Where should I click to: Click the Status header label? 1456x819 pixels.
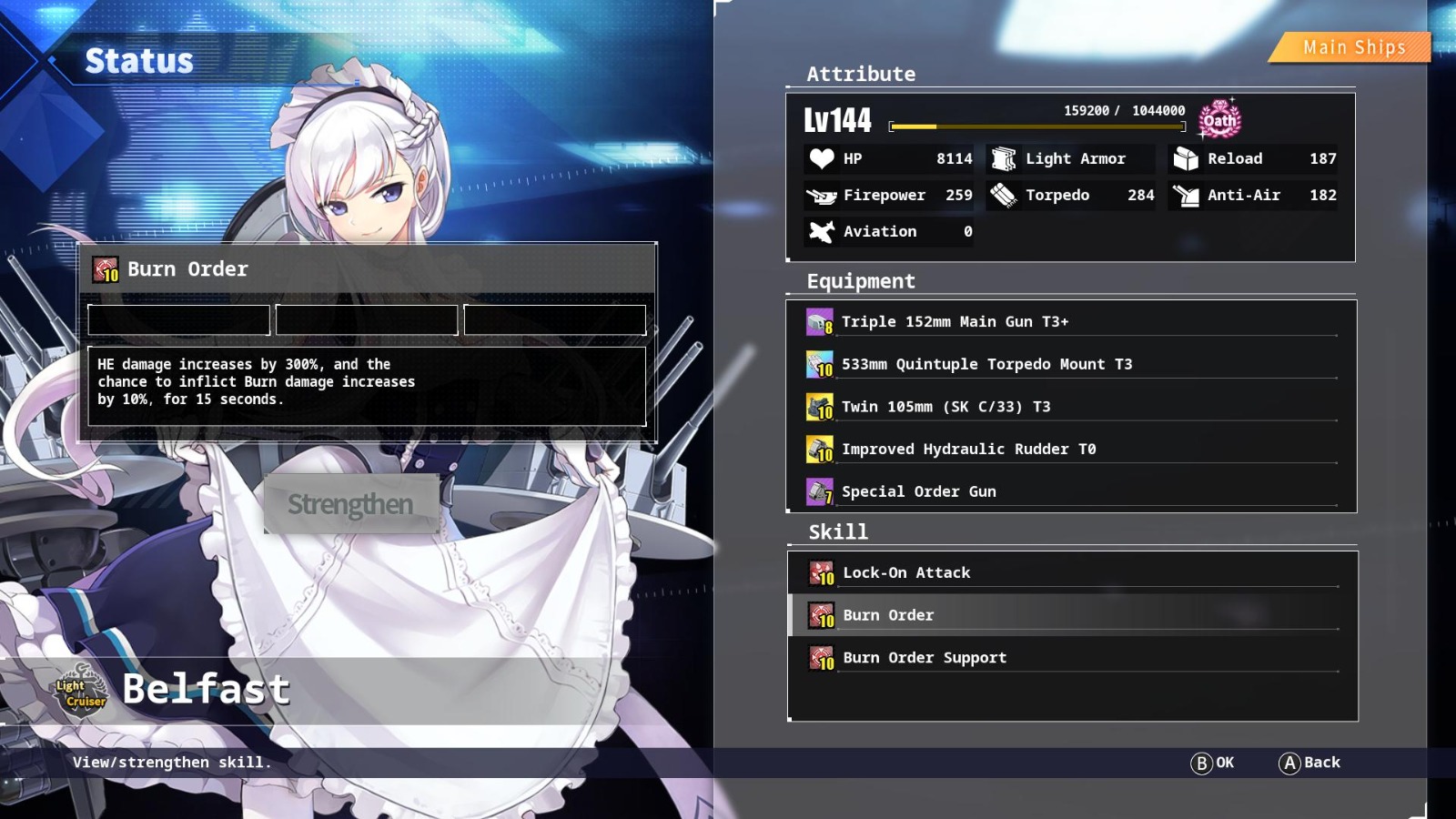pos(137,61)
